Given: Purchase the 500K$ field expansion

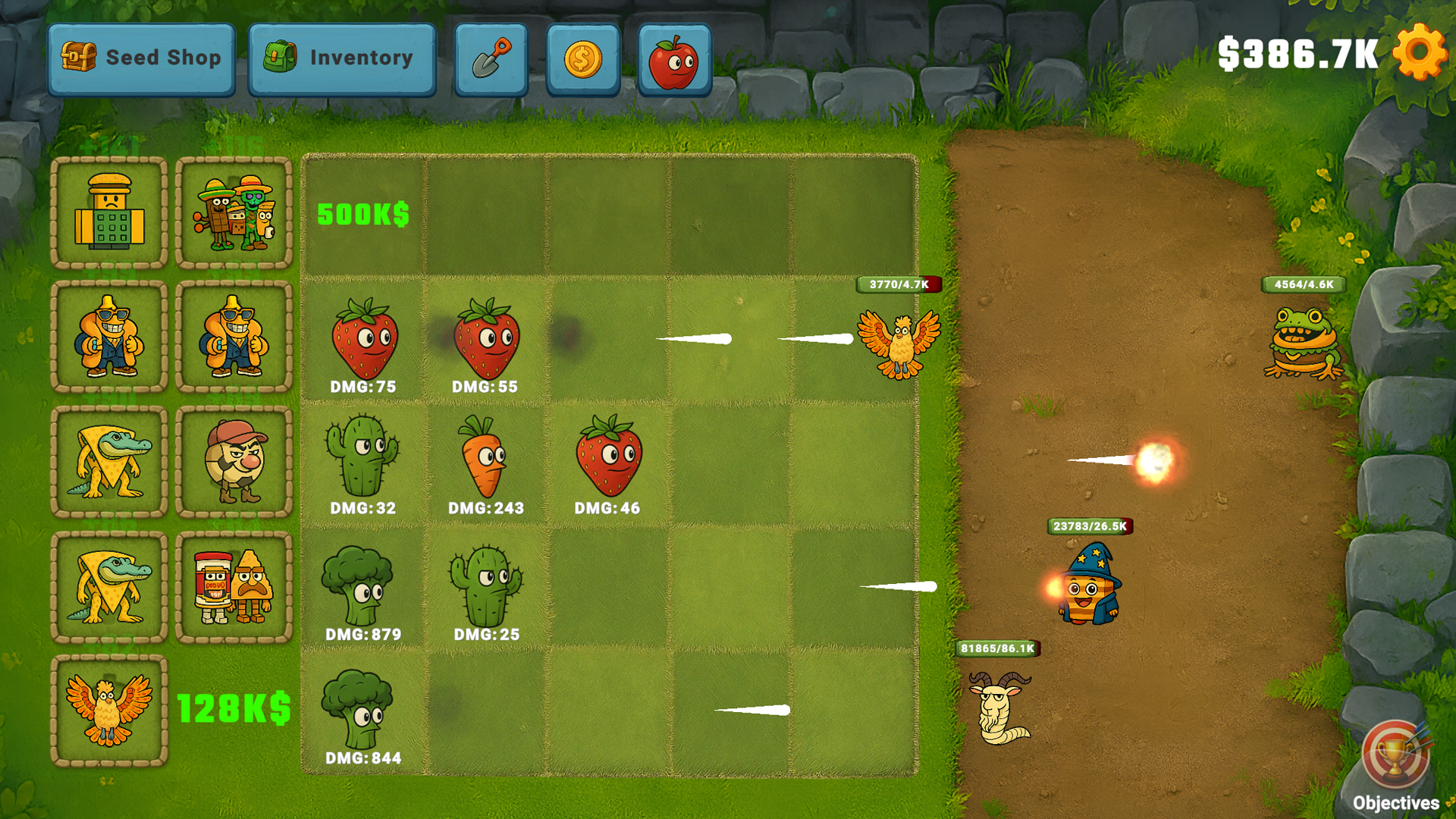Looking at the screenshot, I should pyautogui.click(x=362, y=215).
